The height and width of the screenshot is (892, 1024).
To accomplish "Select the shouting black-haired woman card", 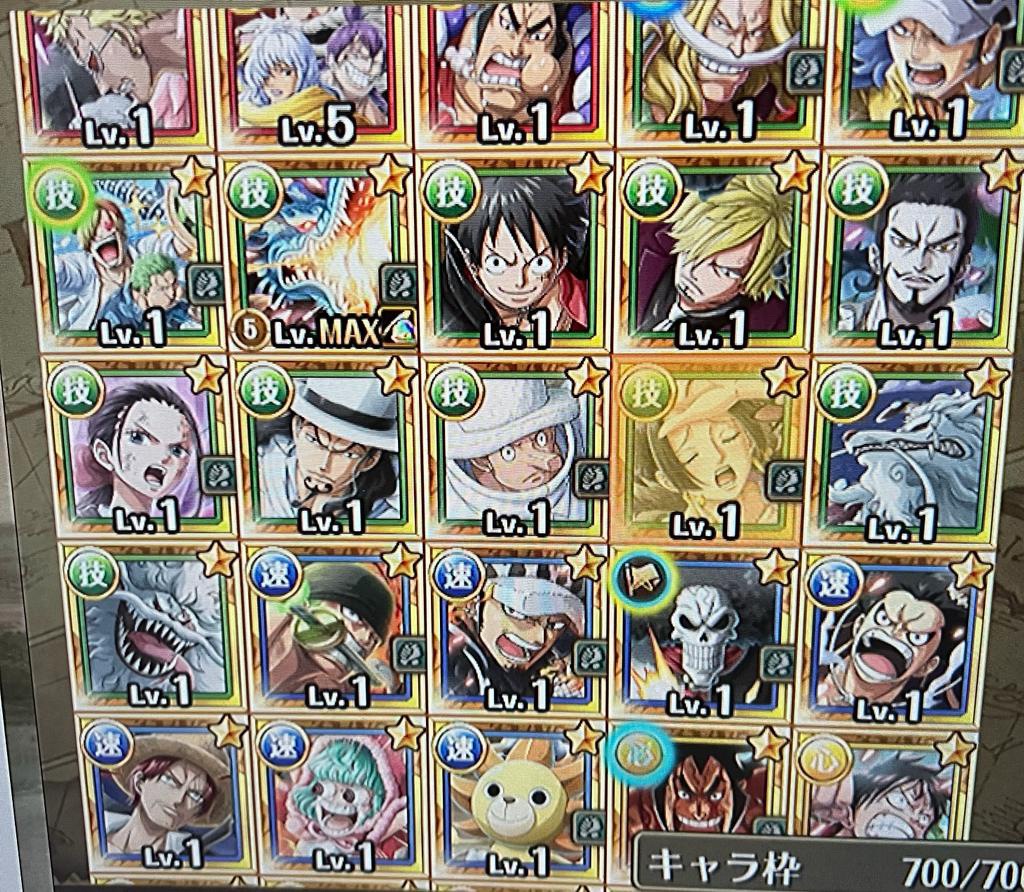I will 136,447.
